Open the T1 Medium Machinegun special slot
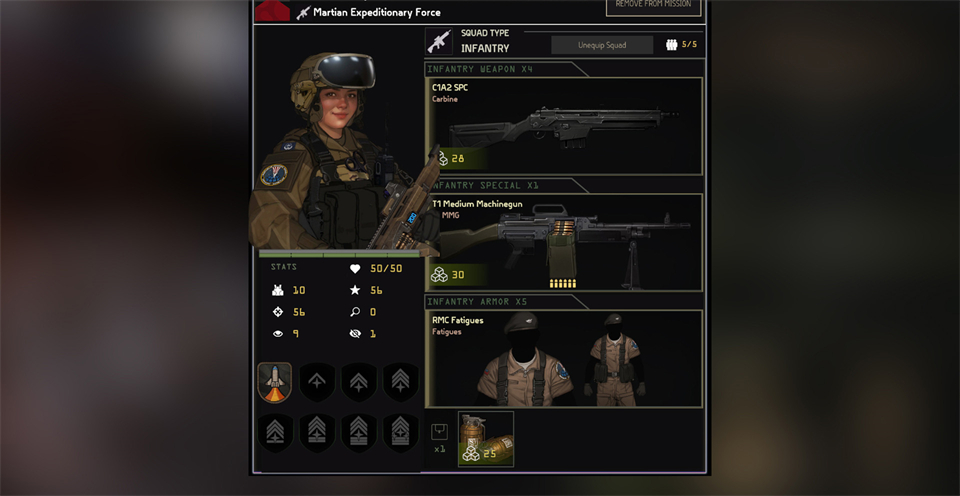The image size is (960, 496). point(564,242)
